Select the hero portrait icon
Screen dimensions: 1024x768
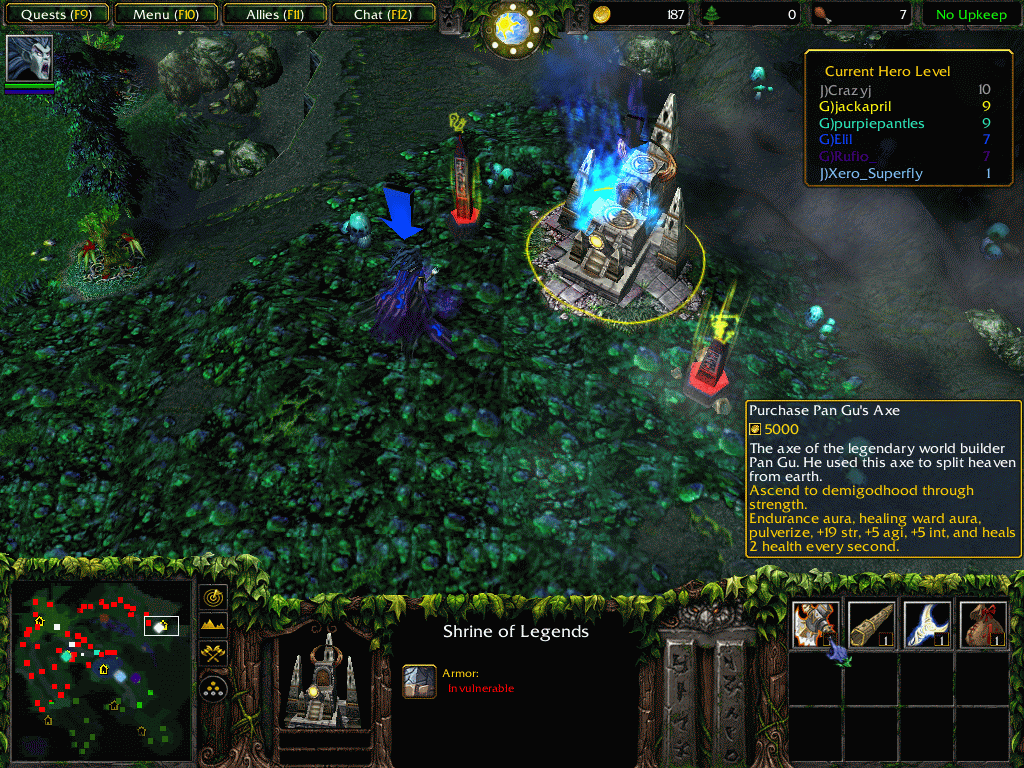point(29,58)
